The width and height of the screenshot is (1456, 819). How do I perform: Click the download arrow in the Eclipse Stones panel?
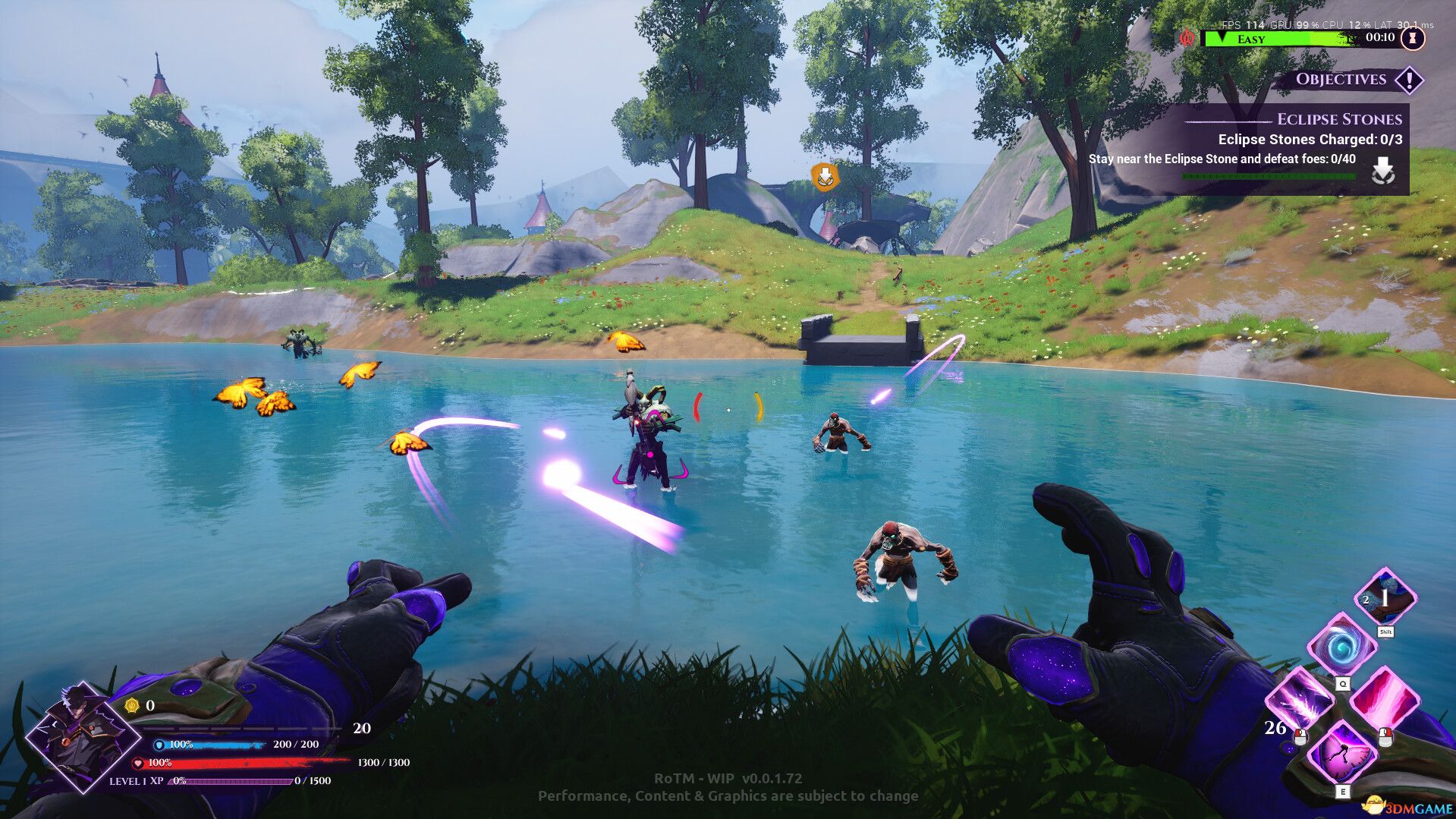pos(1385,170)
